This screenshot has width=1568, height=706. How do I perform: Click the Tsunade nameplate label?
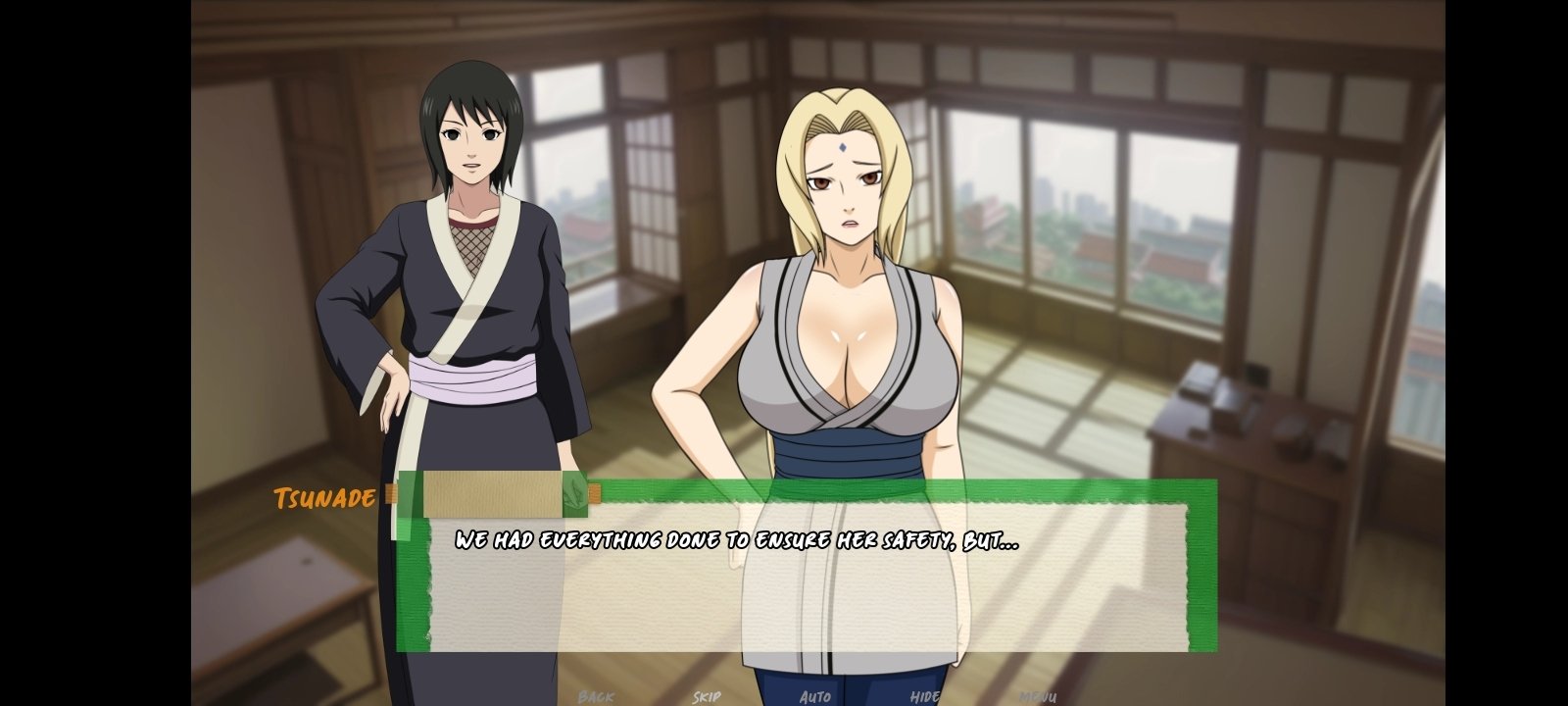323,498
